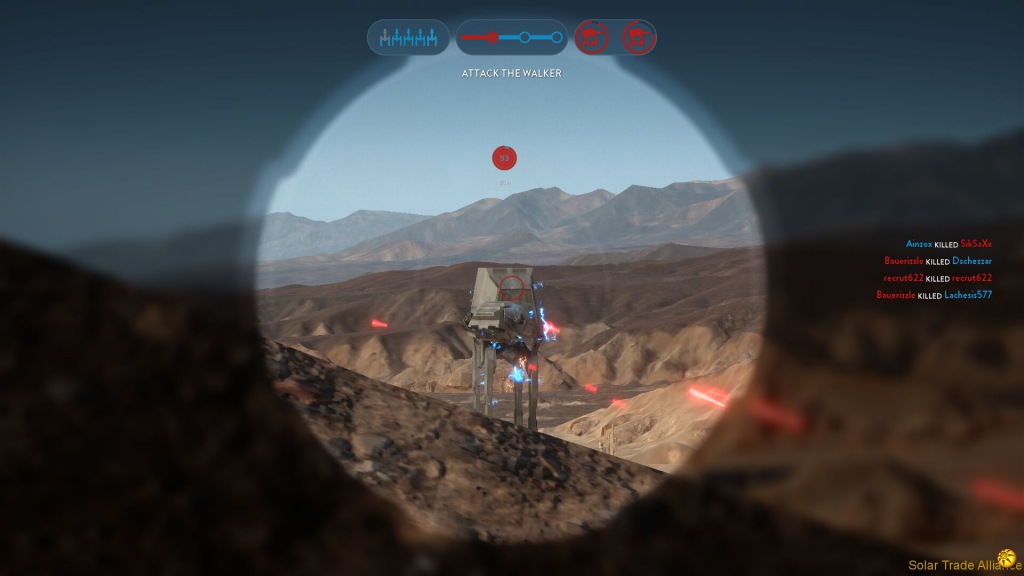1024x576 pixels.
Task: Click the Ainzox killed SikSaXx feed entry
Action: pyautogui.click(x=948, y=244)
